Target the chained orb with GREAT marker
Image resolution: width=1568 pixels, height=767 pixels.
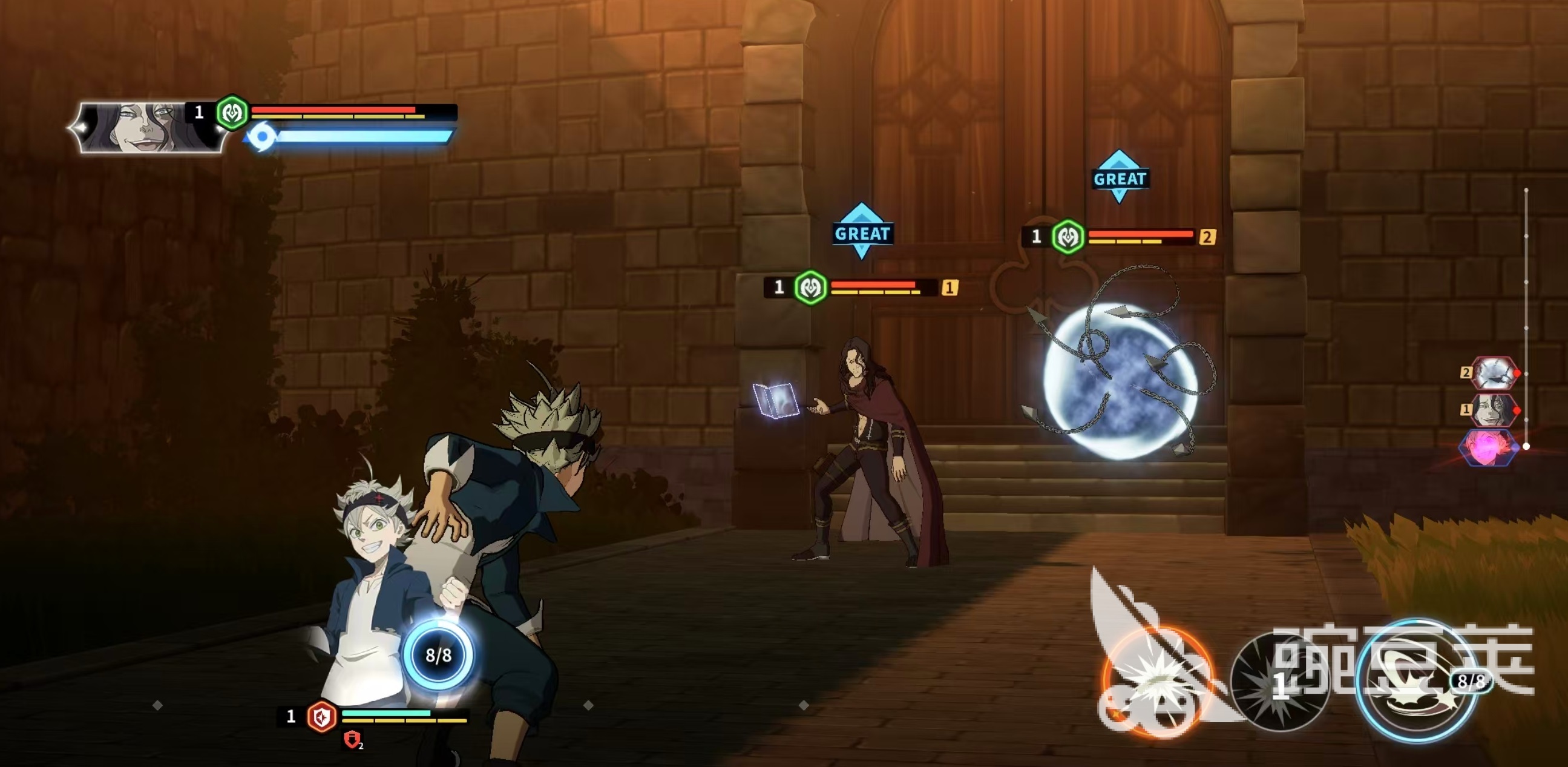pos(1120,377)
